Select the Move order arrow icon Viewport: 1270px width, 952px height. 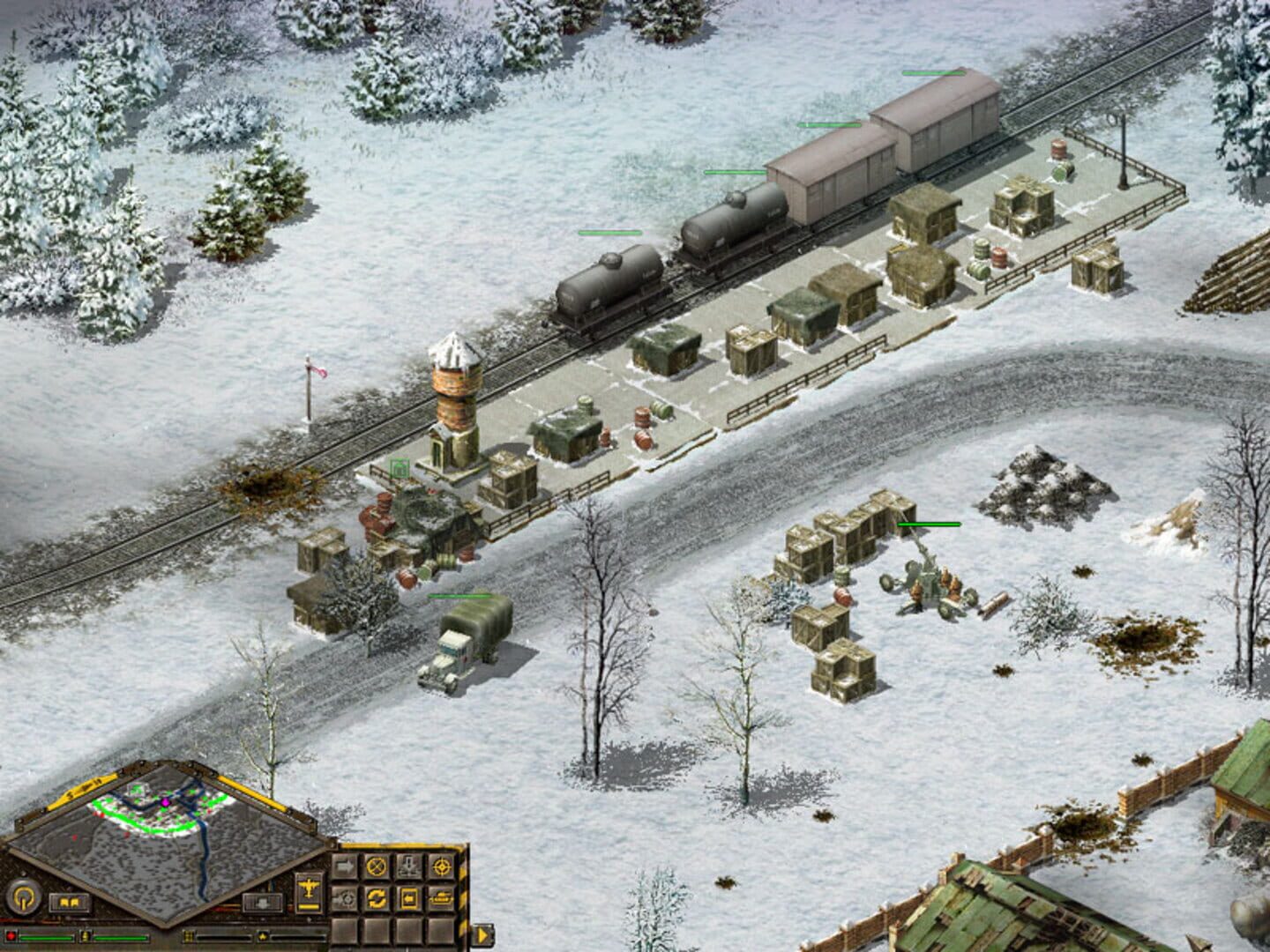coord(344,866)
